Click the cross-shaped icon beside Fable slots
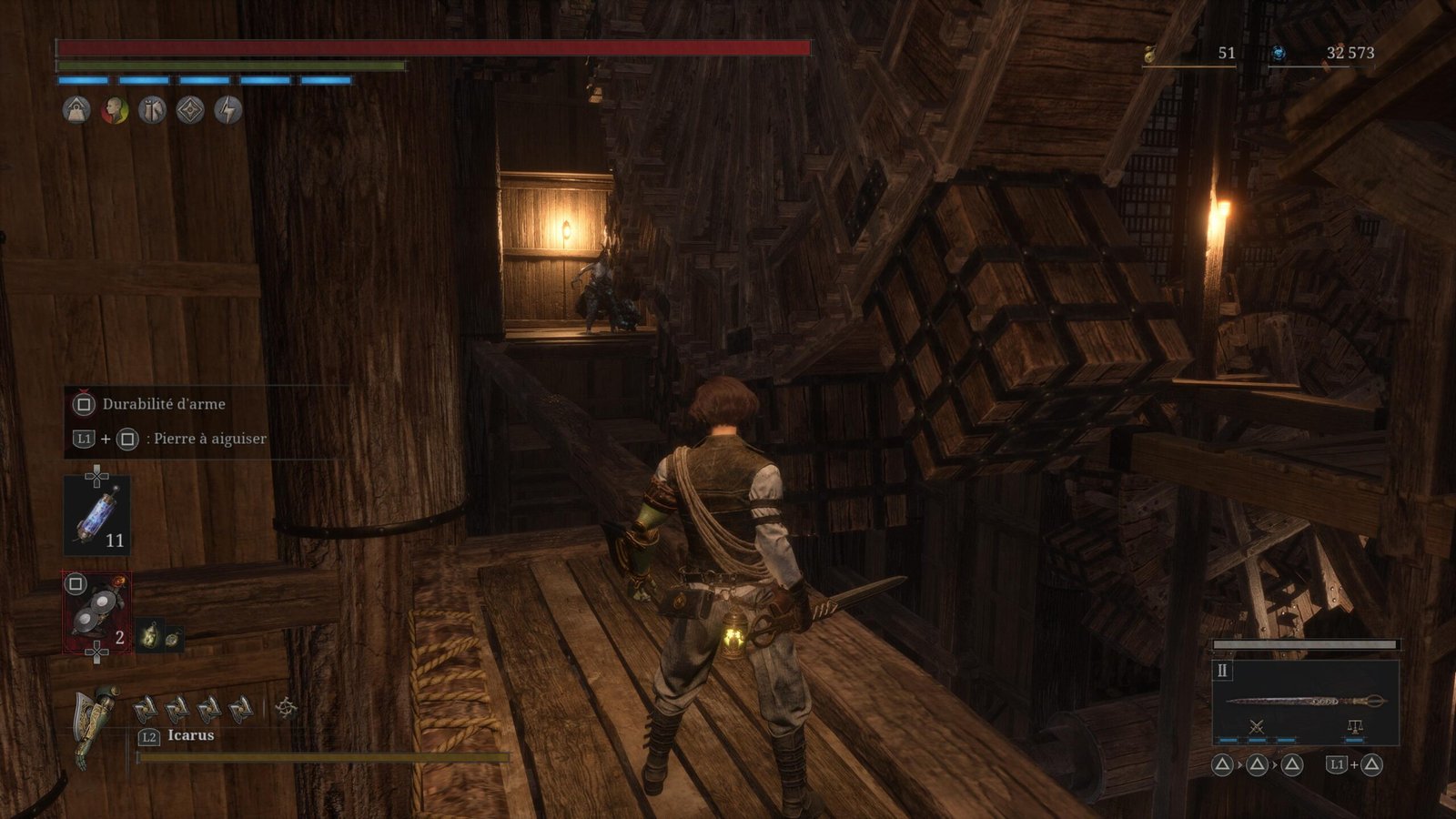Image resolution: width=1456 pixels, height=819 pixels. 286,708
